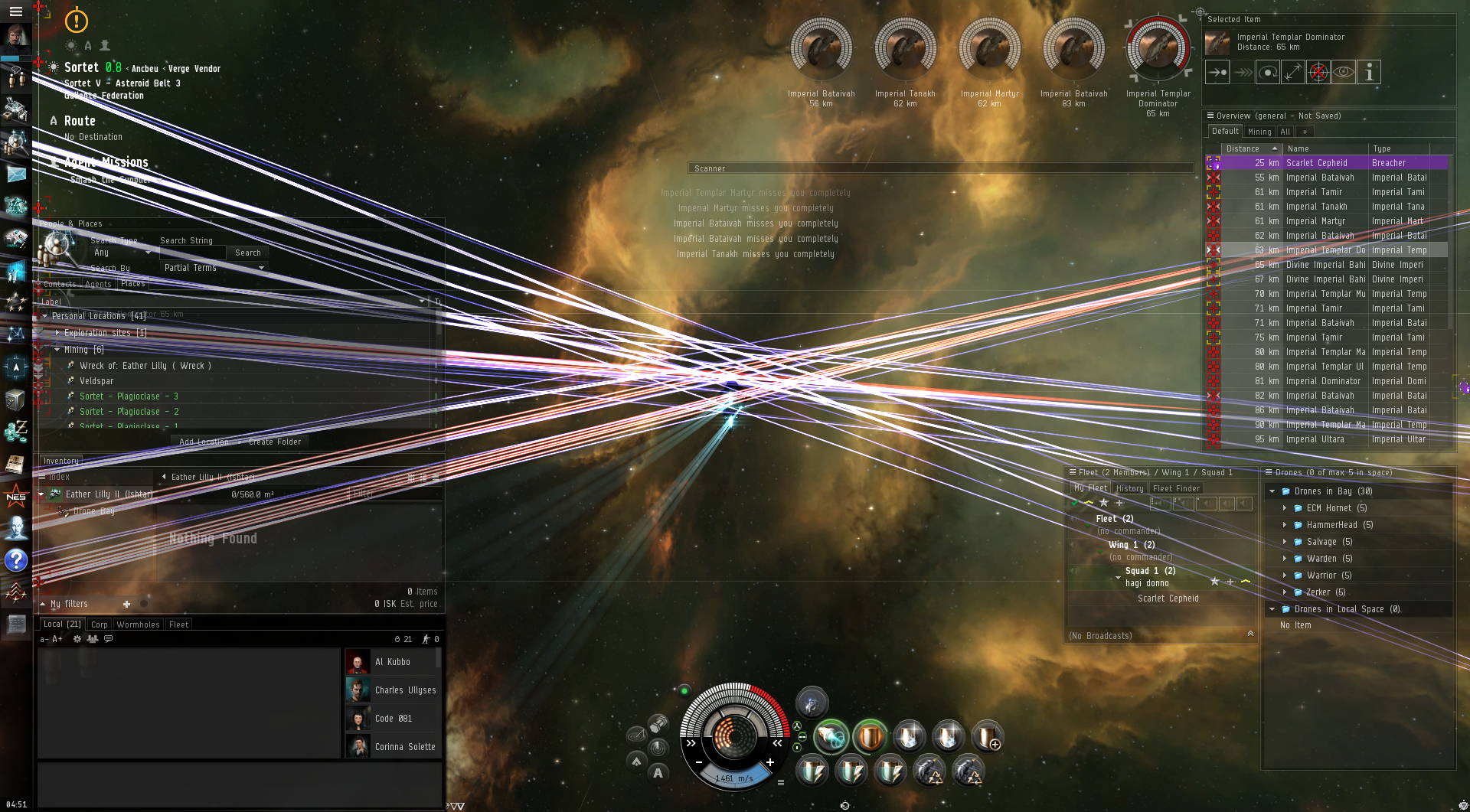The height and width of the screenshot is (812, 1470).
Task: Open the Partial Terms search dropdown
Action: tap(214, 268)
